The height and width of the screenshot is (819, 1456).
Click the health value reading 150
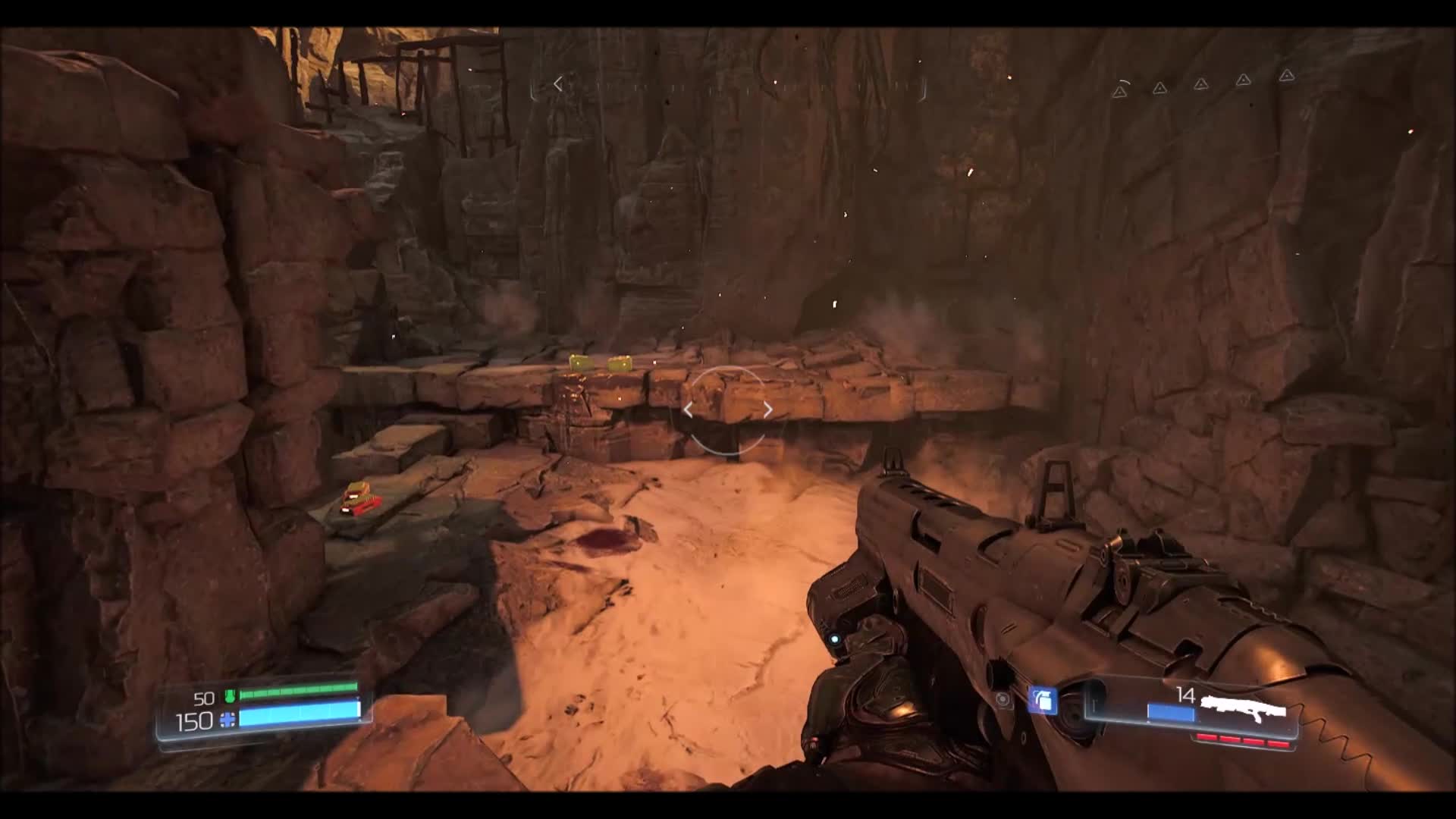pyautogui.click(x=195, y=722)
